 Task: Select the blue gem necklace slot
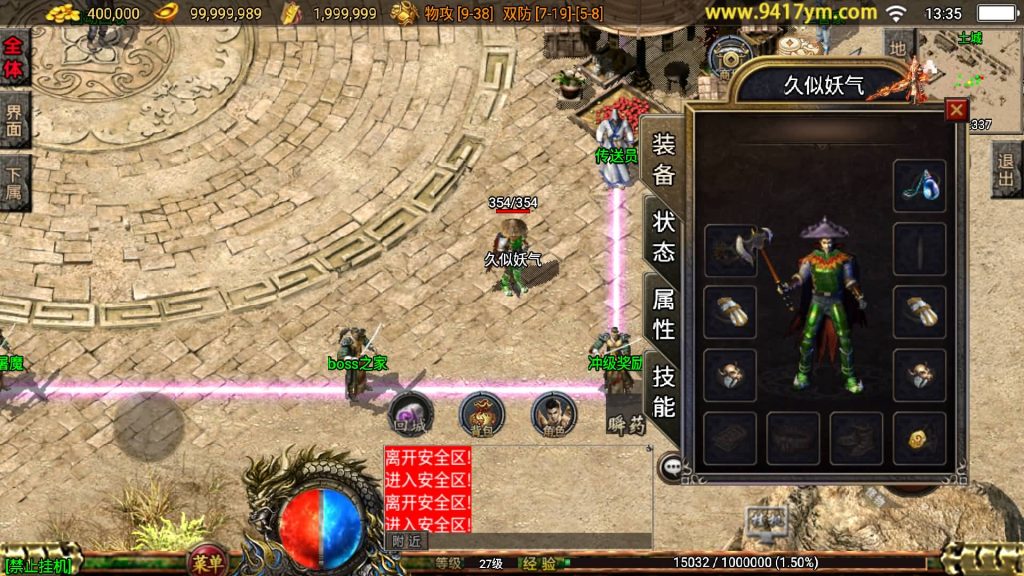click(919, 185)
